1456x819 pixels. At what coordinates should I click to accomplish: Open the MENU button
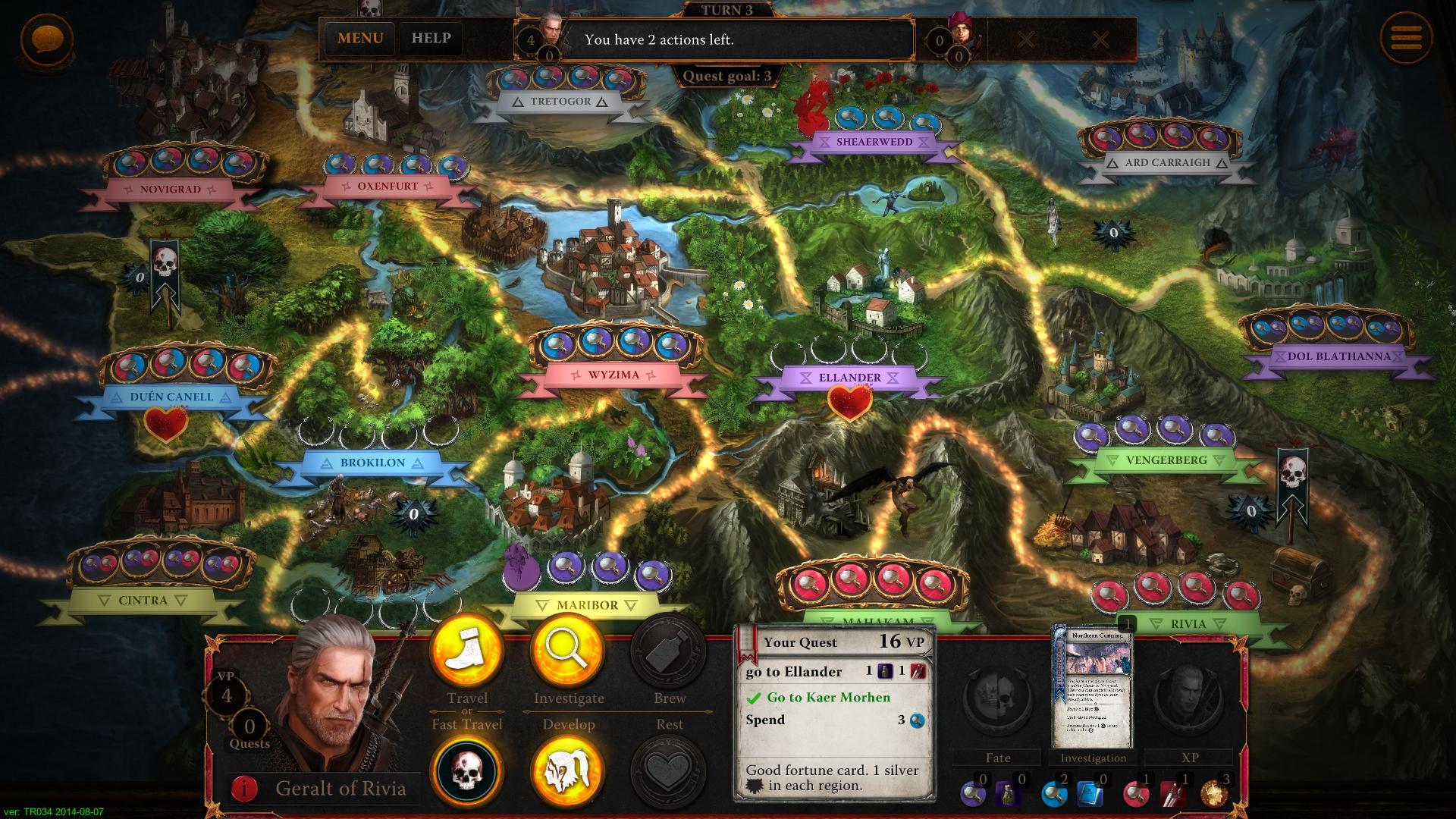[x=360, y=39]
